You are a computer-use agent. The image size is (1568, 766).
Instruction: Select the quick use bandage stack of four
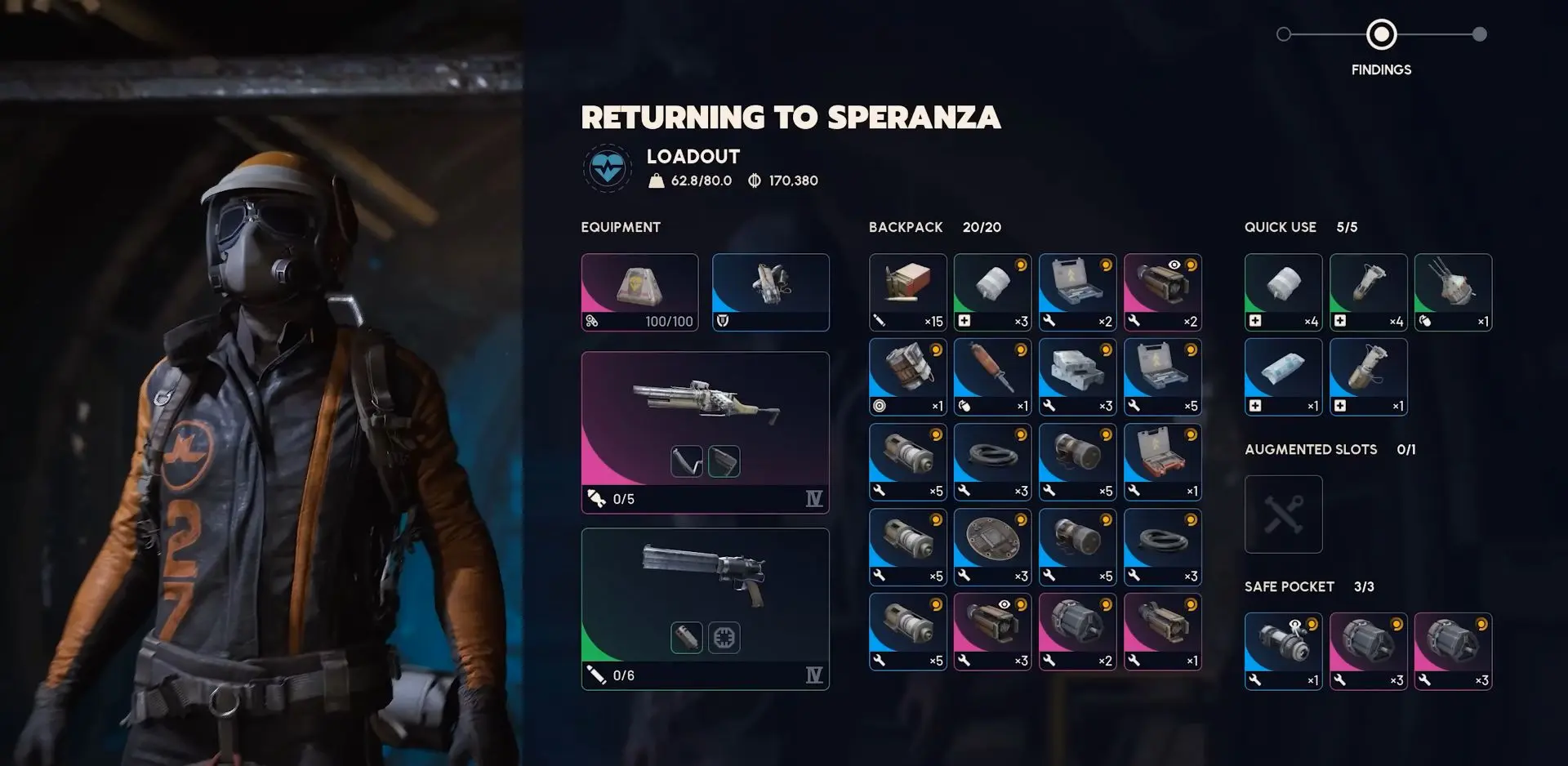point(1283,292)
